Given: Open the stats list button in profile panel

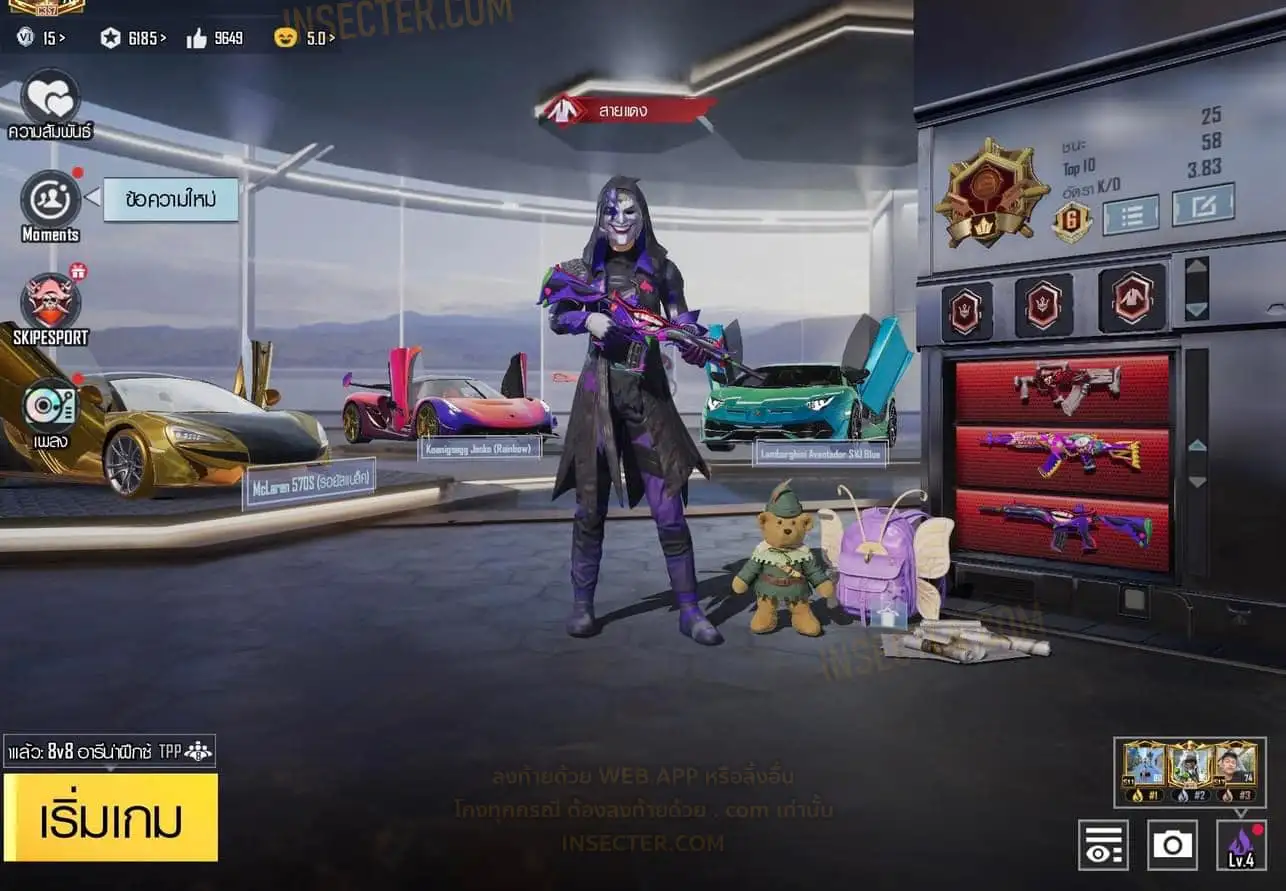Looking at the screenshot, I should pos(1130,214).
